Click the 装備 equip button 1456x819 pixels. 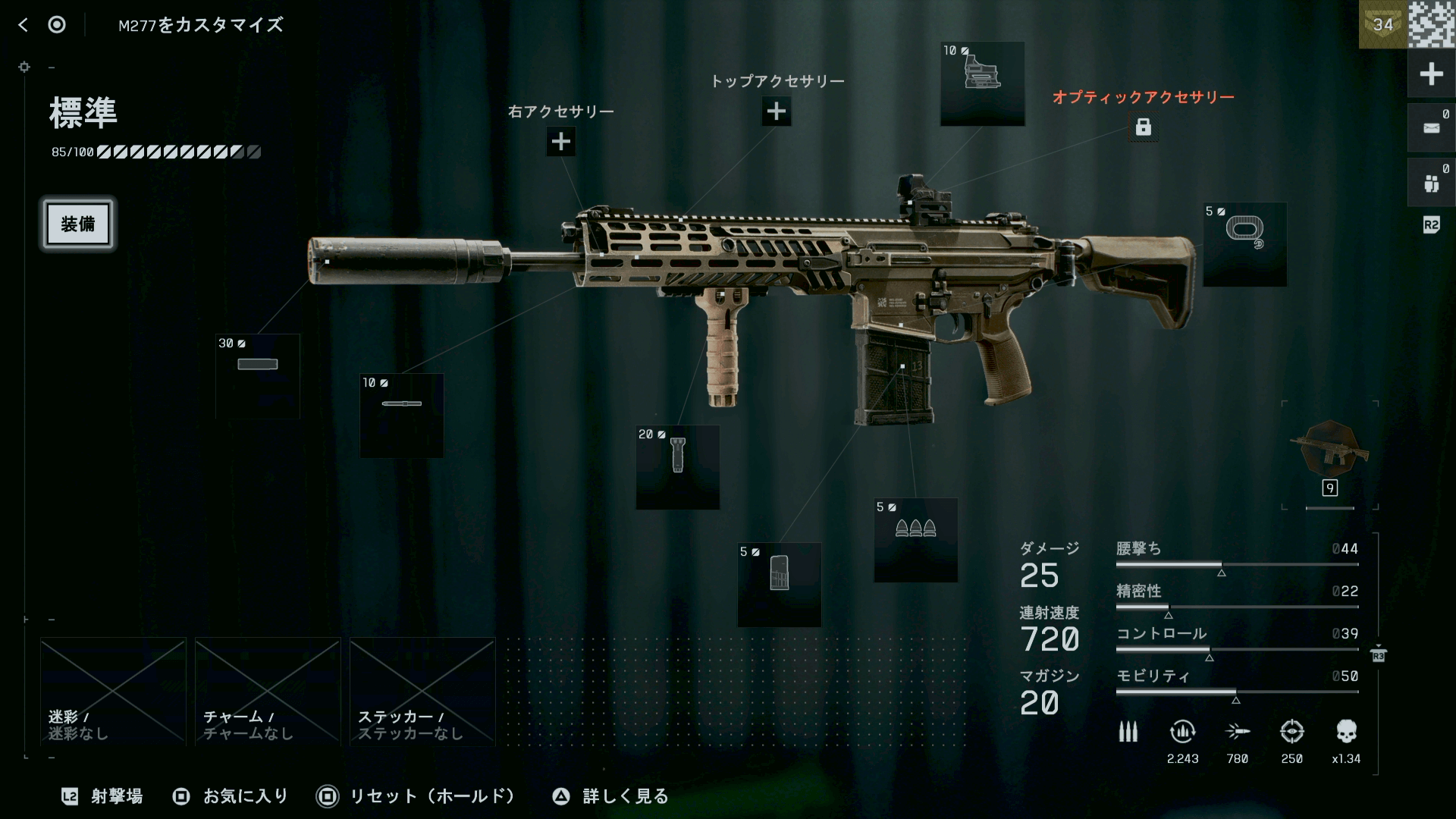(x=78, y=224)
